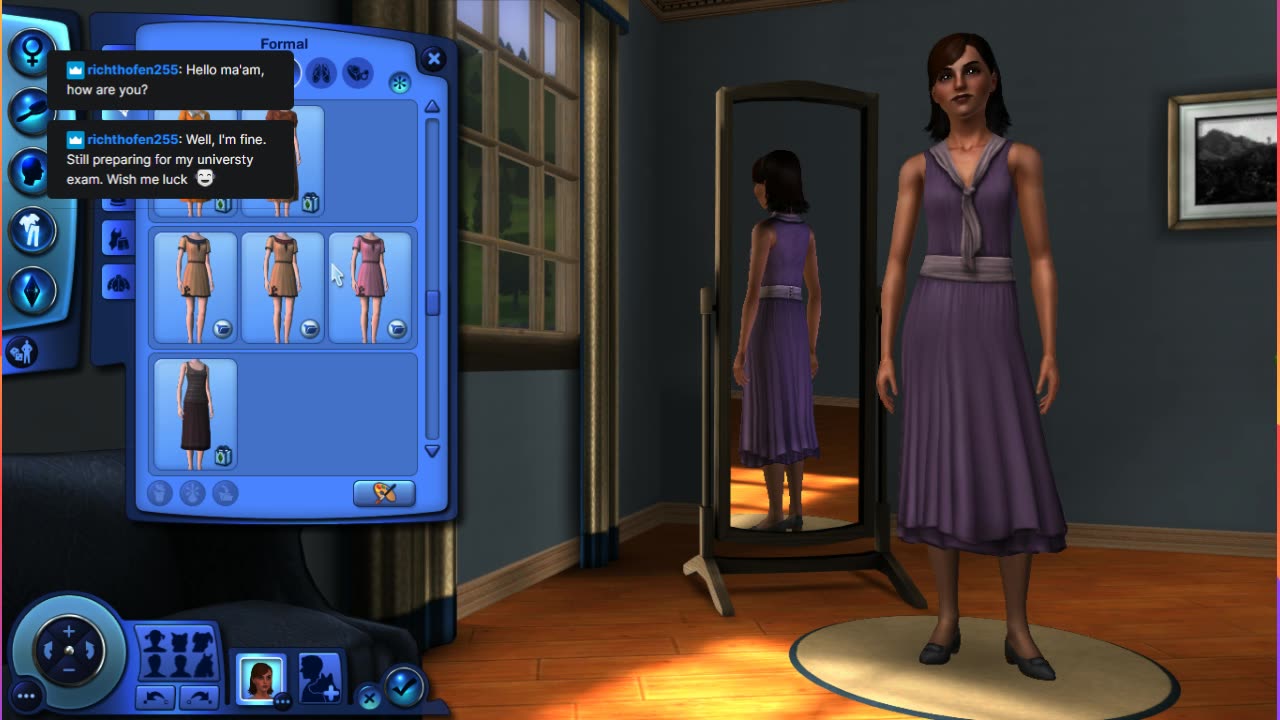Expand the Sim list via ellipsis near the portrait

coord(283,702)
